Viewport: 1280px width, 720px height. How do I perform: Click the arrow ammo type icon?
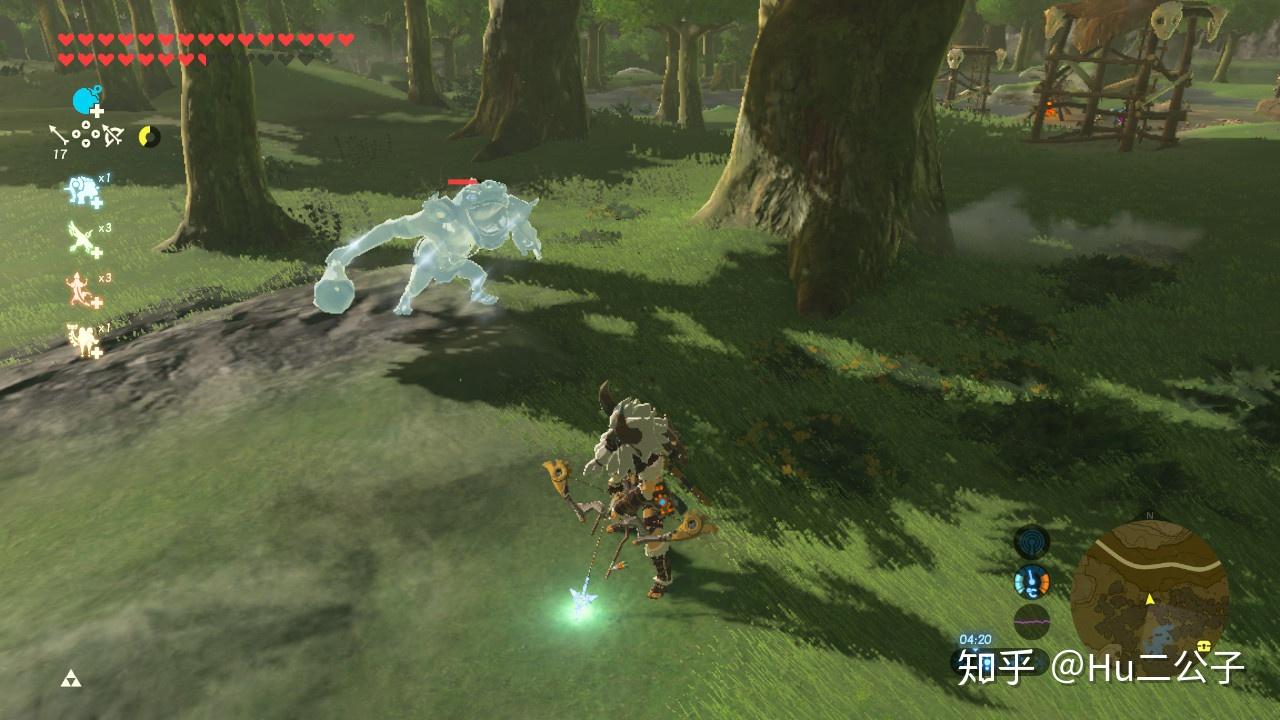click(58, 134)
